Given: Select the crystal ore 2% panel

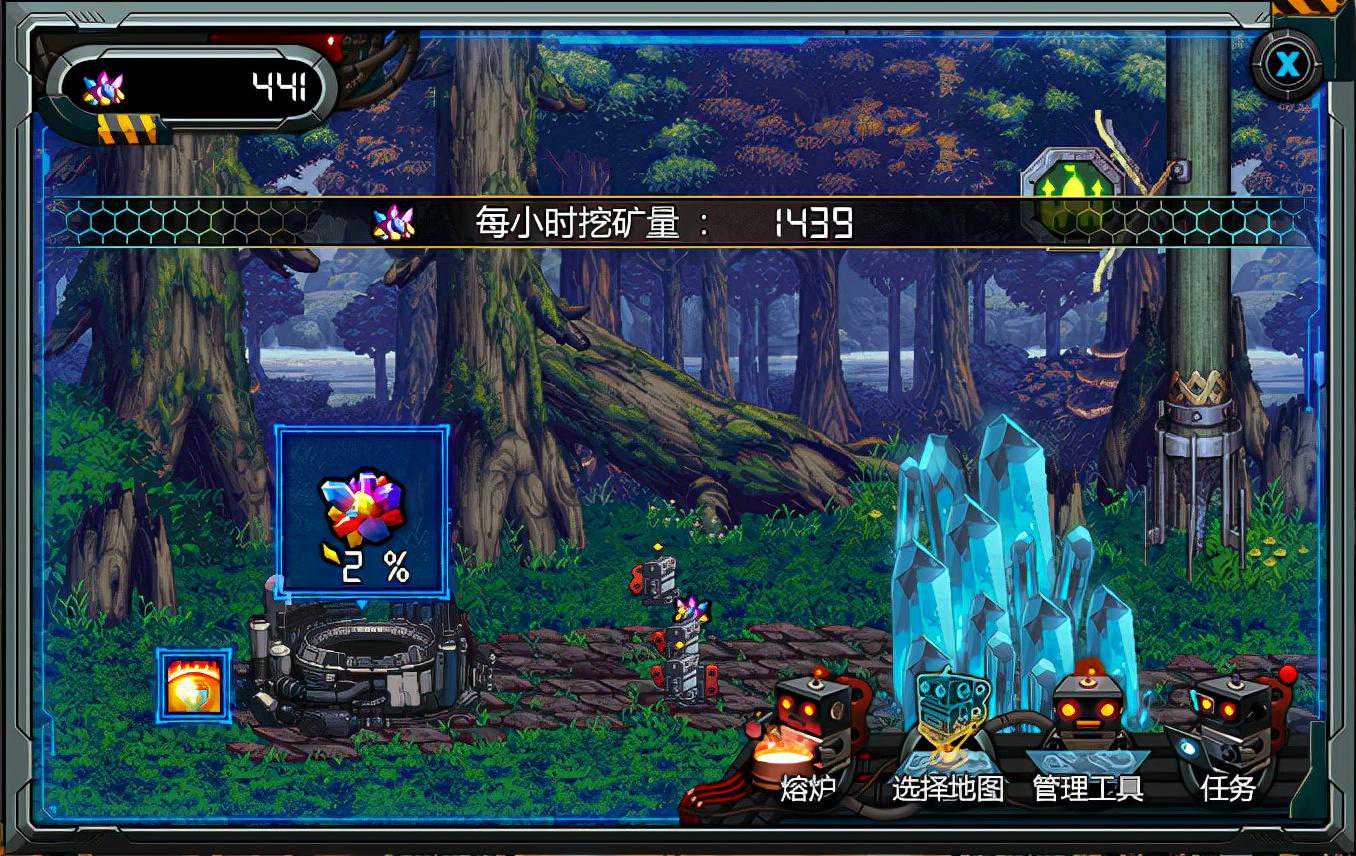Looking at the screenshot, I should click(x=362, y=511).
